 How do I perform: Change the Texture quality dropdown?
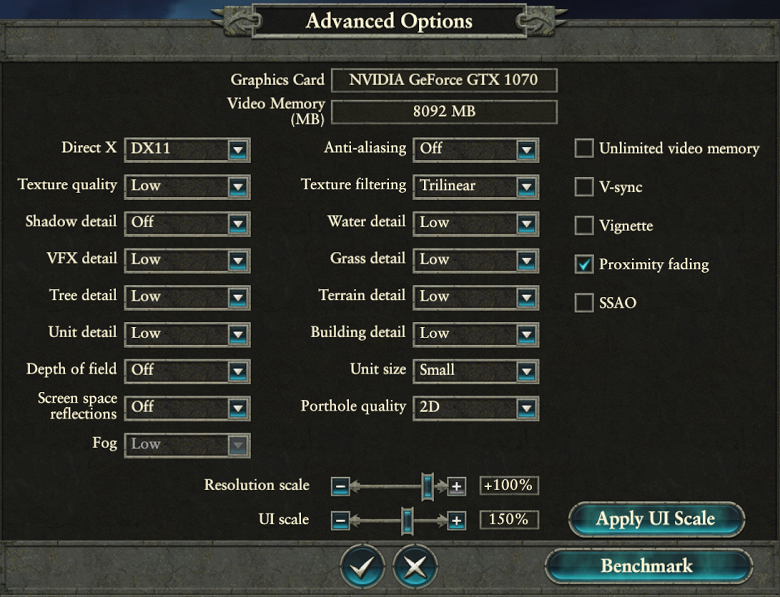[186, 186]
